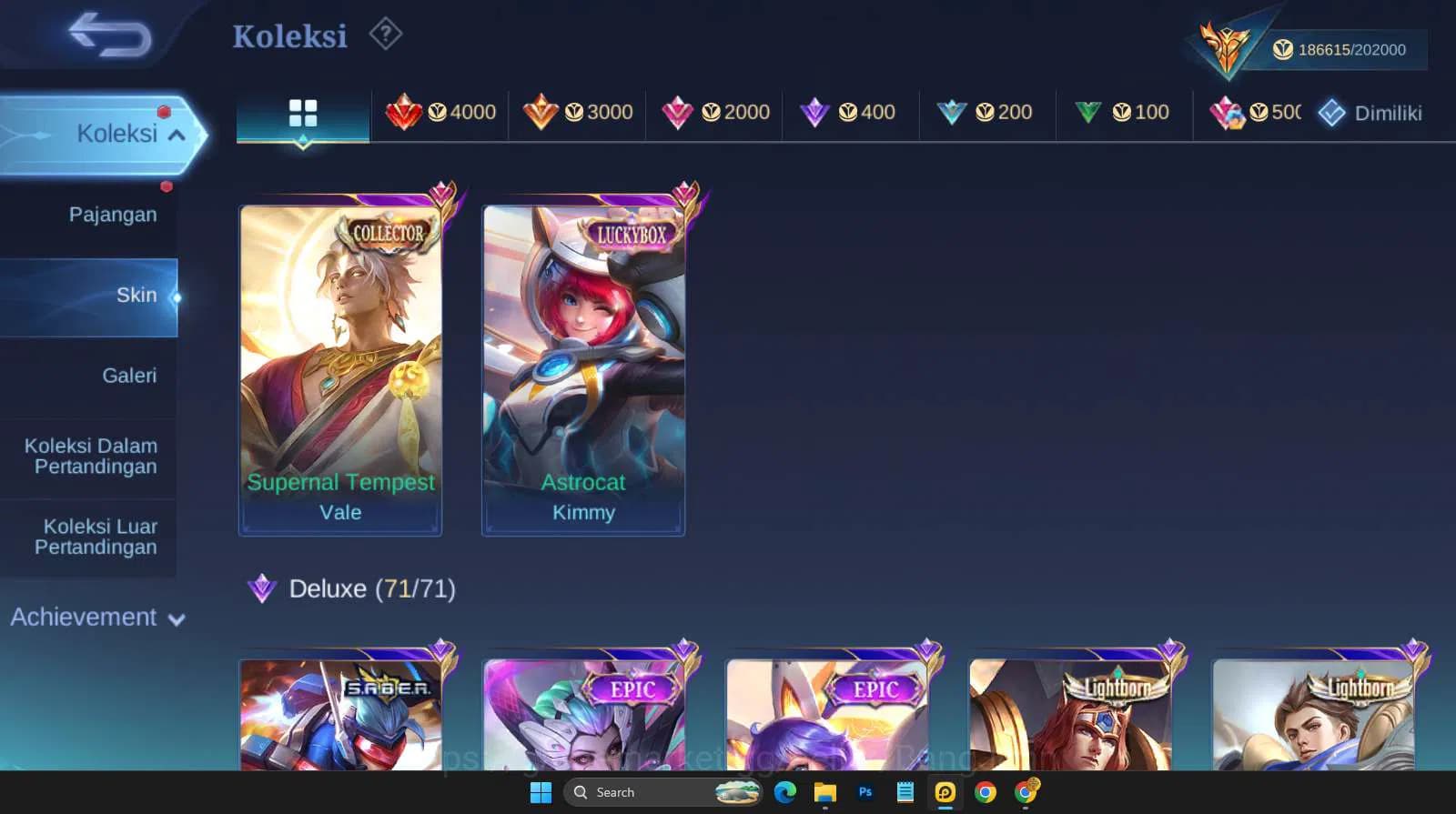Select the purple 400 gem skin filter
The image size is (1456, 814).
[x=850, y=113]
